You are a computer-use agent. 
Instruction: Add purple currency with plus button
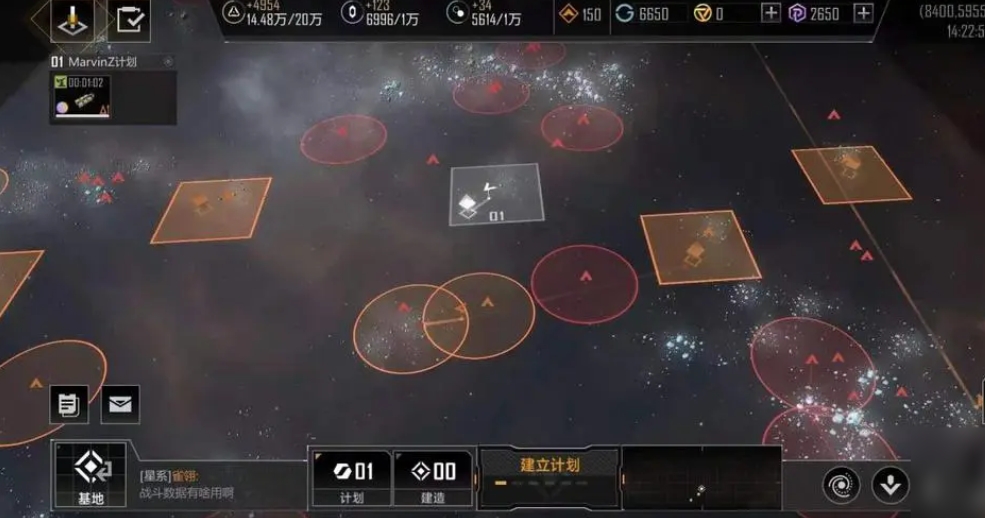[864, 13]
